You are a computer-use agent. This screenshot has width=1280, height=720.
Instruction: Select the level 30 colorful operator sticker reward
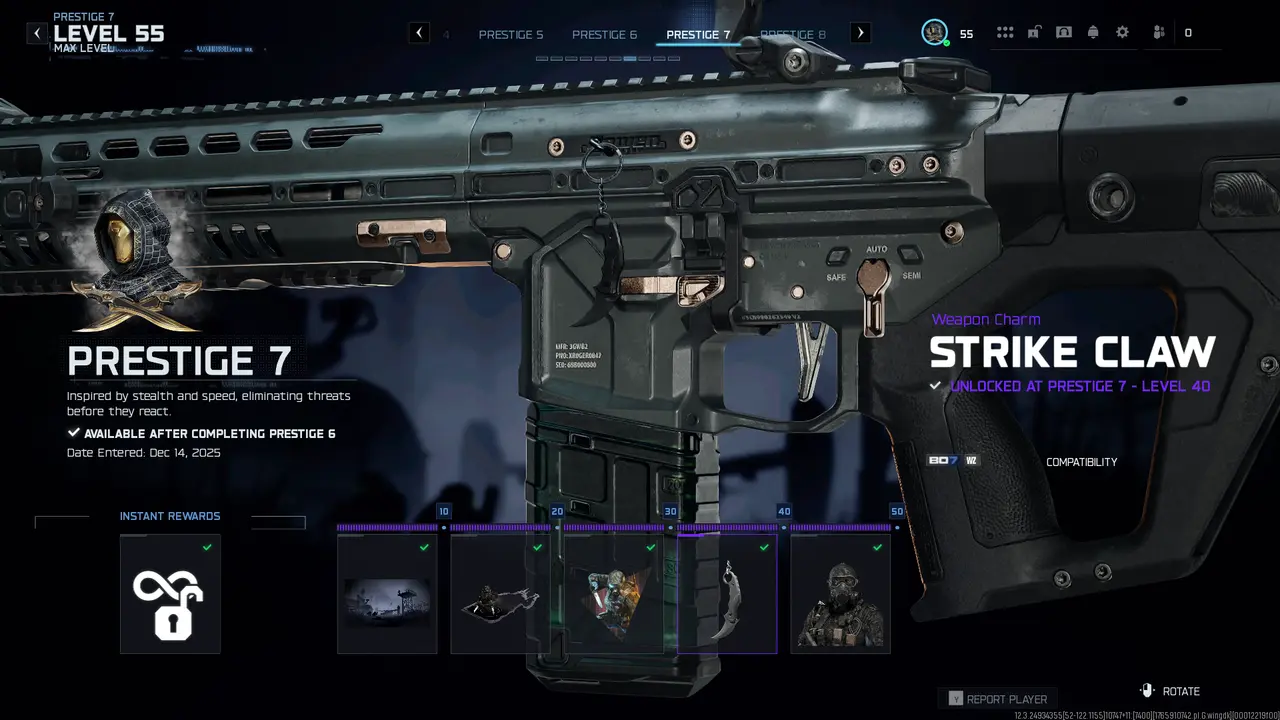[614, 594]
